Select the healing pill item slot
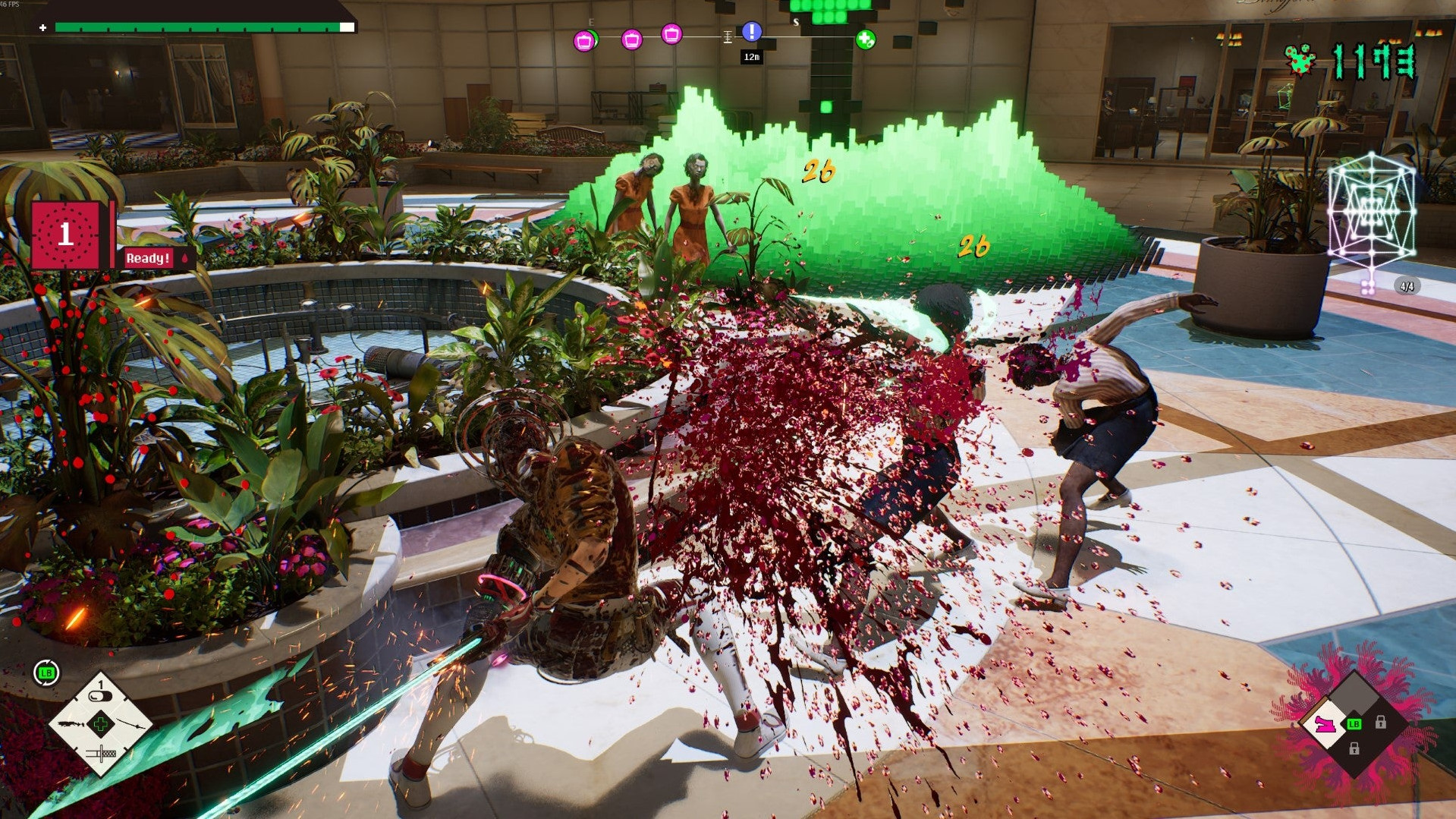Viewport: 1456px width, 819px height. (x=100, y=695)
